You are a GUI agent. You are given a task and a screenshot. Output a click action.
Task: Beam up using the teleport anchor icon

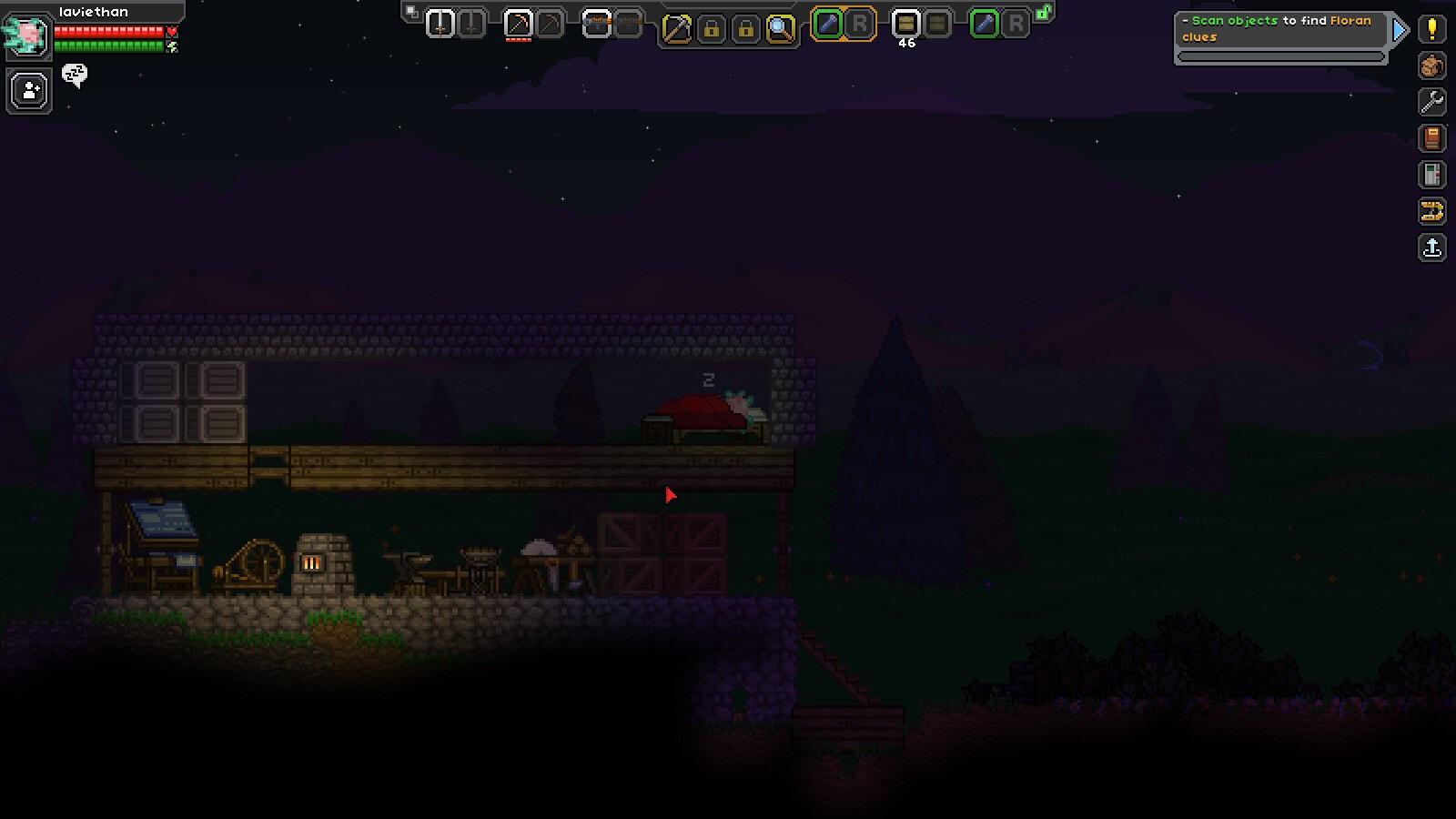pyautogui.click(x=1431, y=248)
